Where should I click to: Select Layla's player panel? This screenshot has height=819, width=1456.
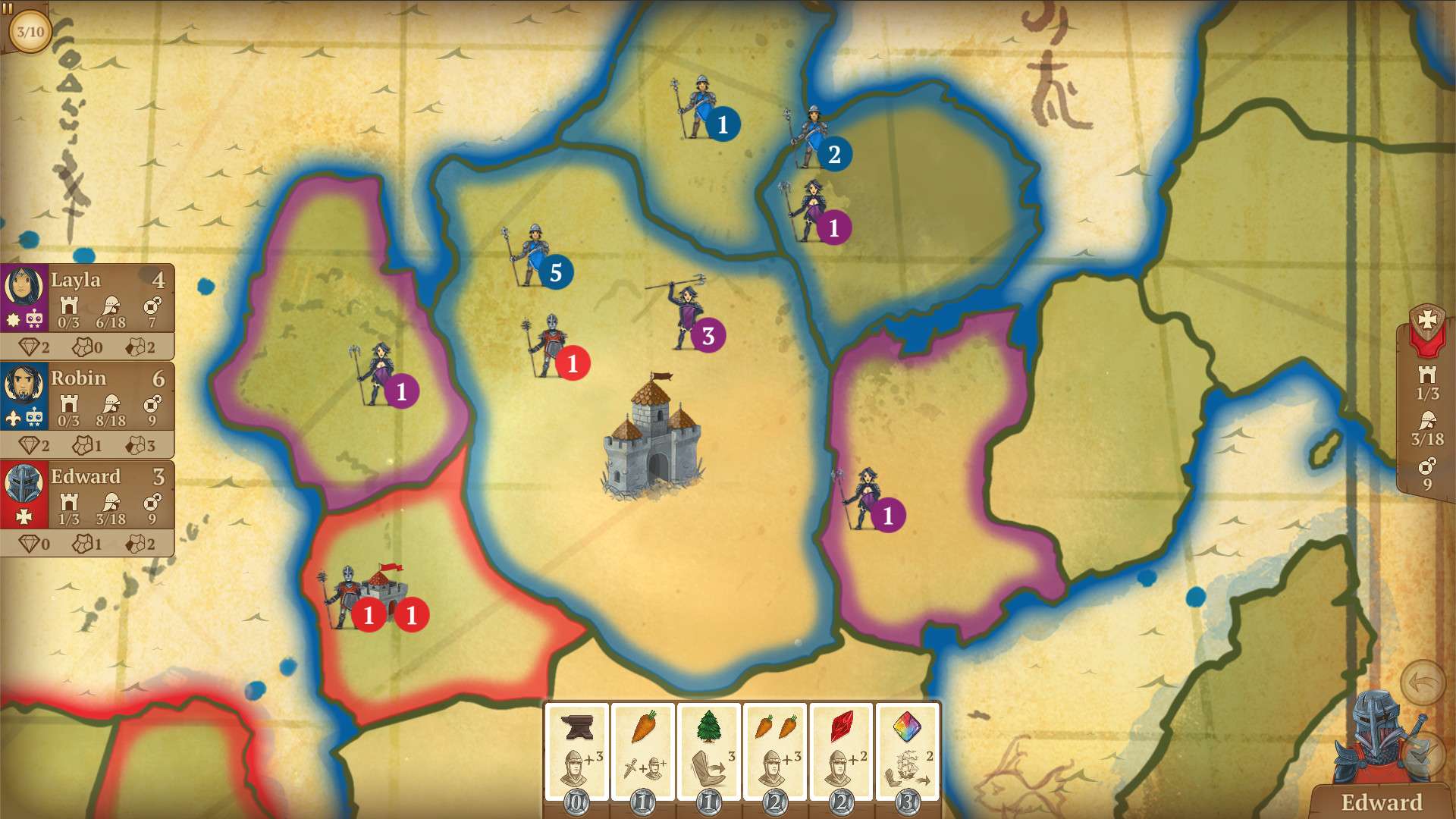click(x=87, y=298)
